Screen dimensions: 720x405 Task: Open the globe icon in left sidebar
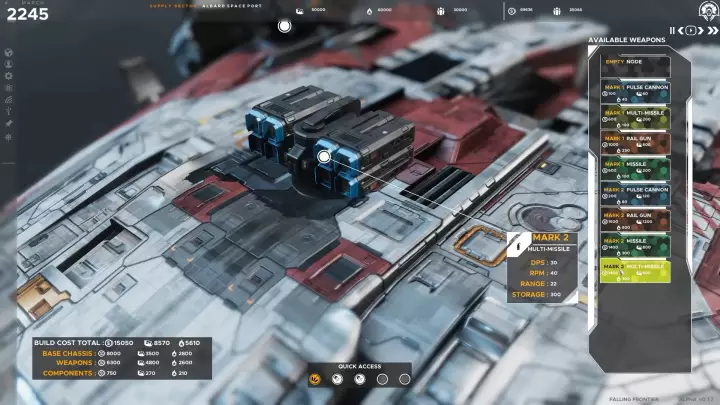(x=9, y=53)
